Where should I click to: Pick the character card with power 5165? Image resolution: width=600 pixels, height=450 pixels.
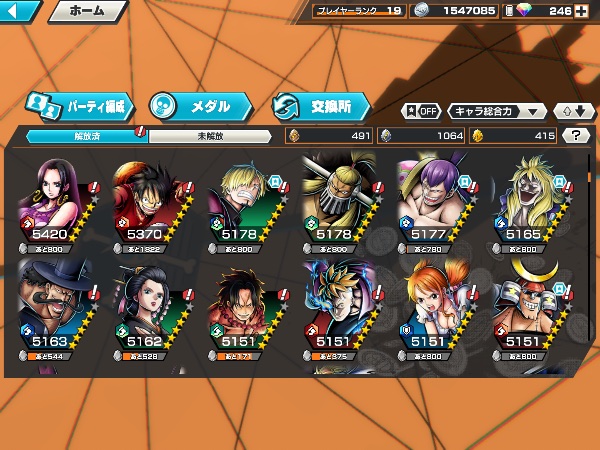[x=526, y=200]
